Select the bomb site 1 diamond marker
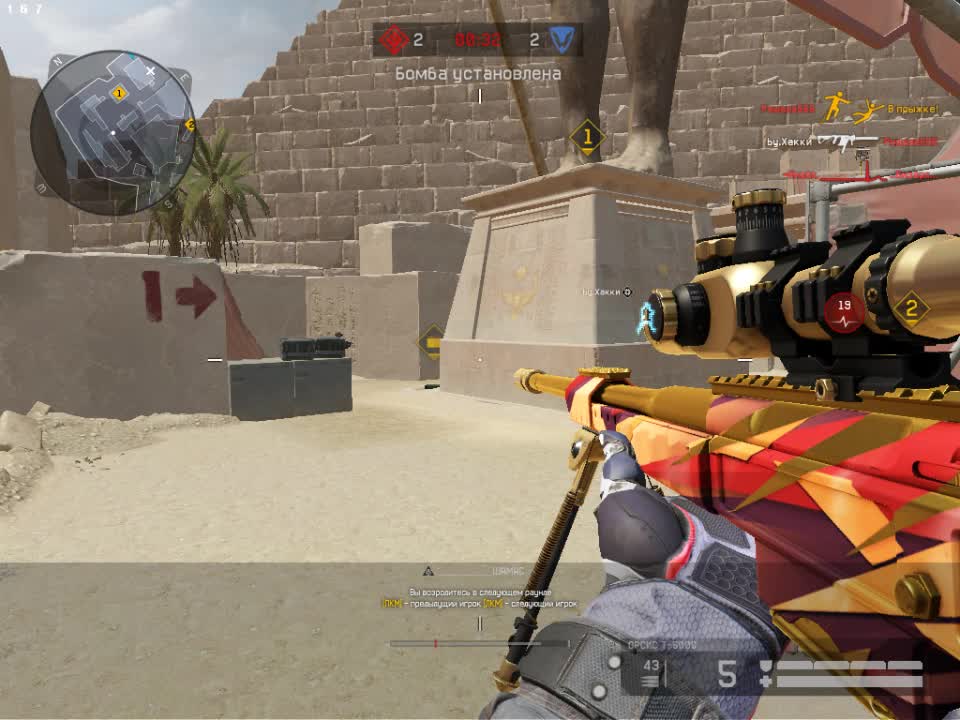The width and height of the screenshot is (960, 720). (x=588, y=137)
